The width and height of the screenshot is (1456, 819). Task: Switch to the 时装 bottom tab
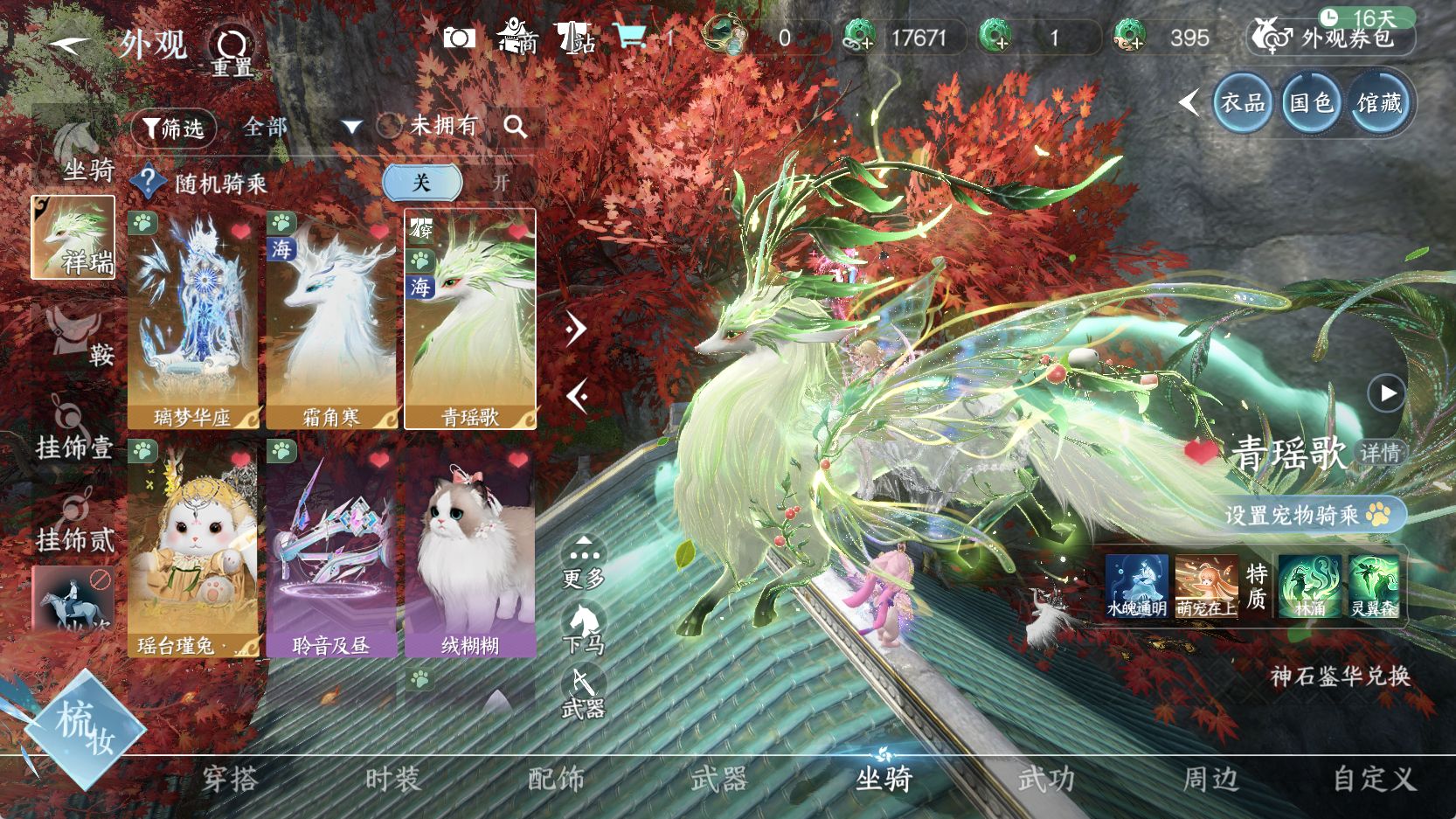pyautogui.click(x=393, y=779)
